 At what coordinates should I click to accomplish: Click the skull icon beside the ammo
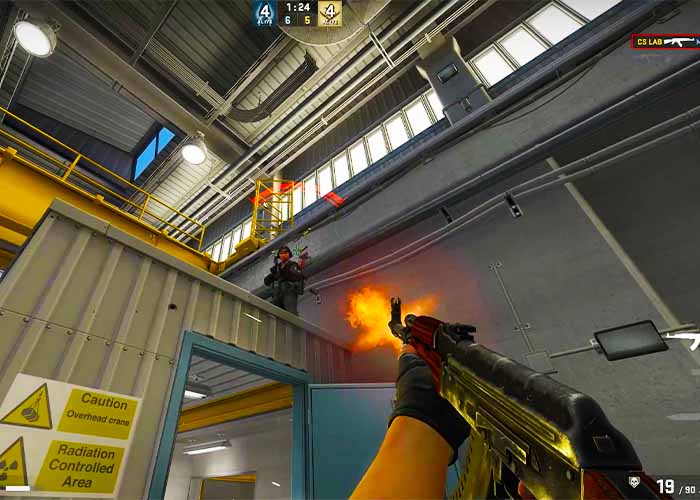pos(636,482)
